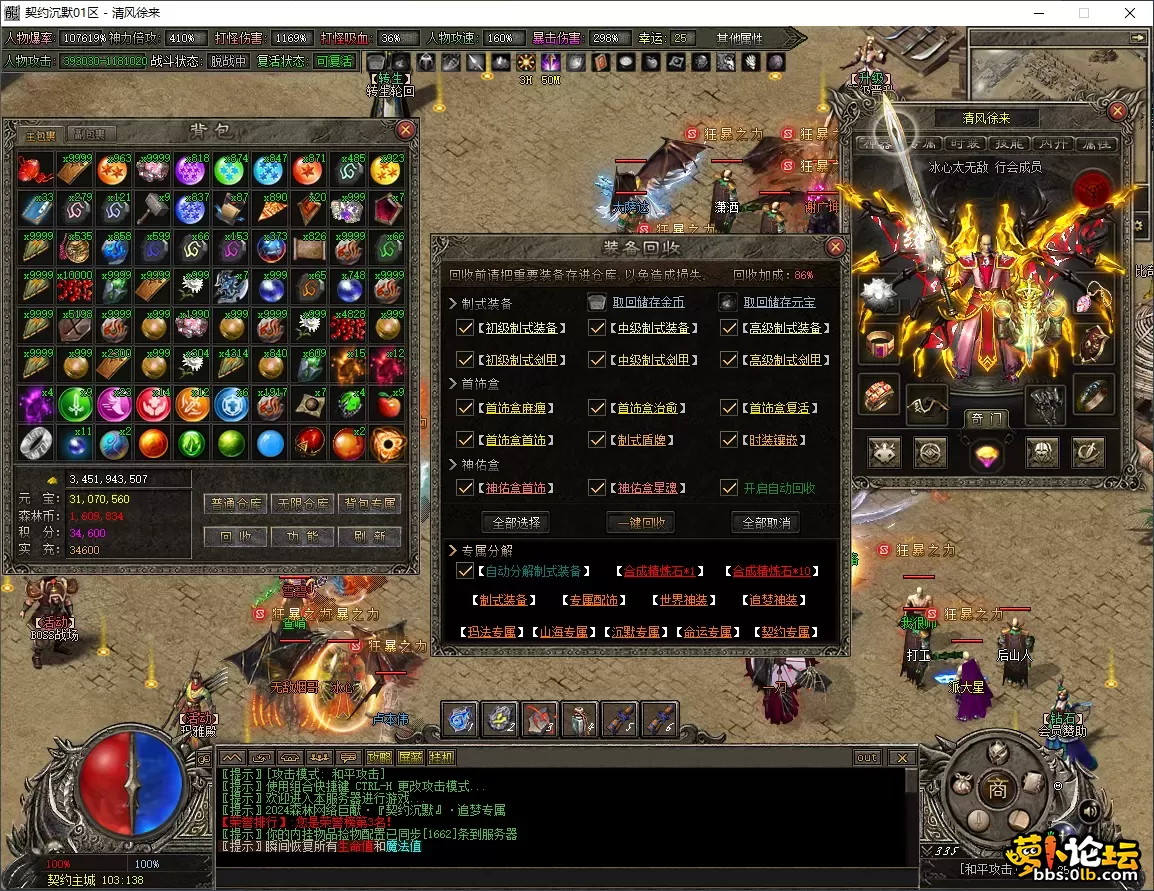
Task: Click the 一键回收 button
Action: (x=641, y=522)
